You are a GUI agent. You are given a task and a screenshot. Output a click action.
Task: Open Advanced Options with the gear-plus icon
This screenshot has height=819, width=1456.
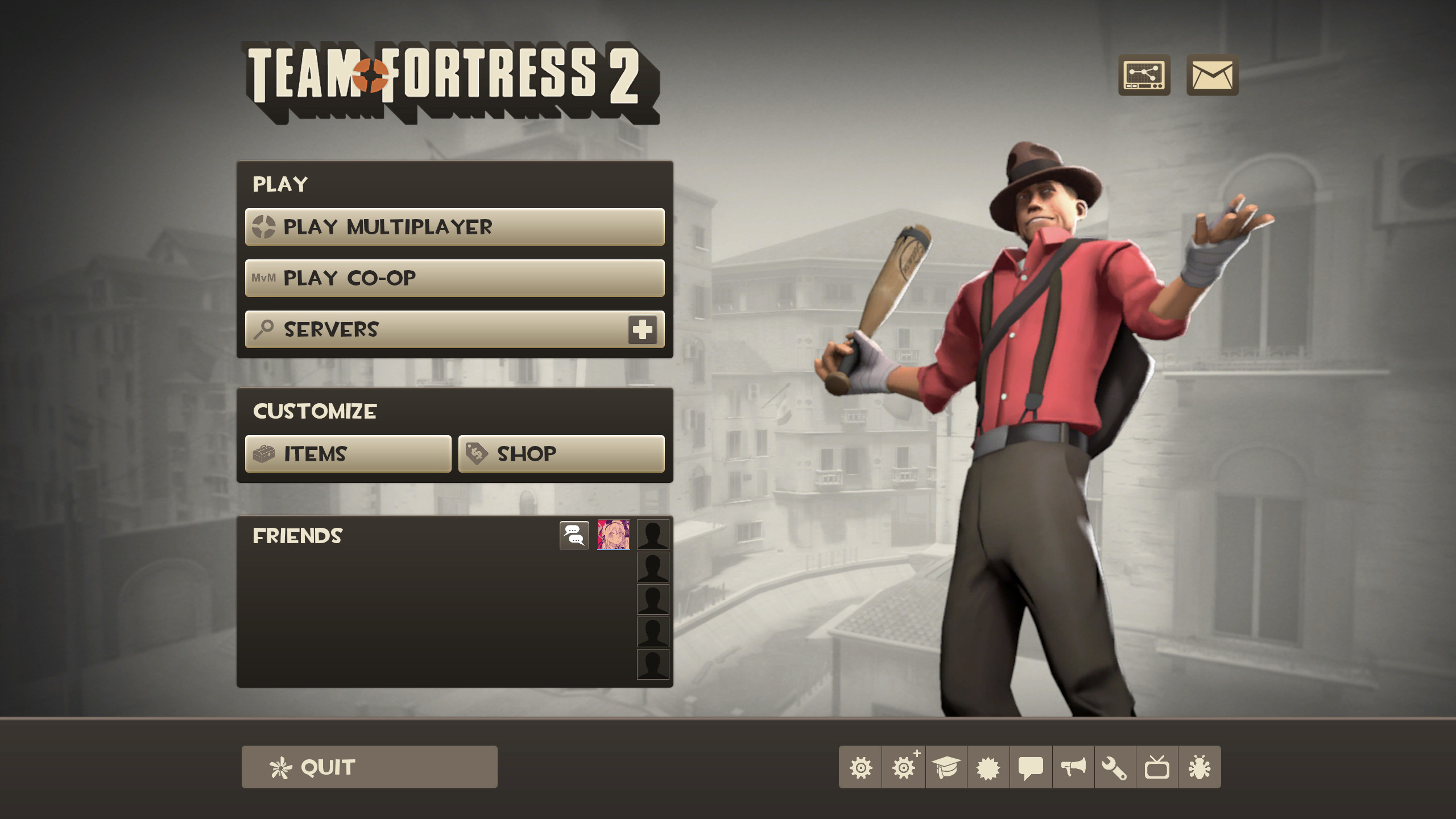pyautogui.click(x=903, y=766)
